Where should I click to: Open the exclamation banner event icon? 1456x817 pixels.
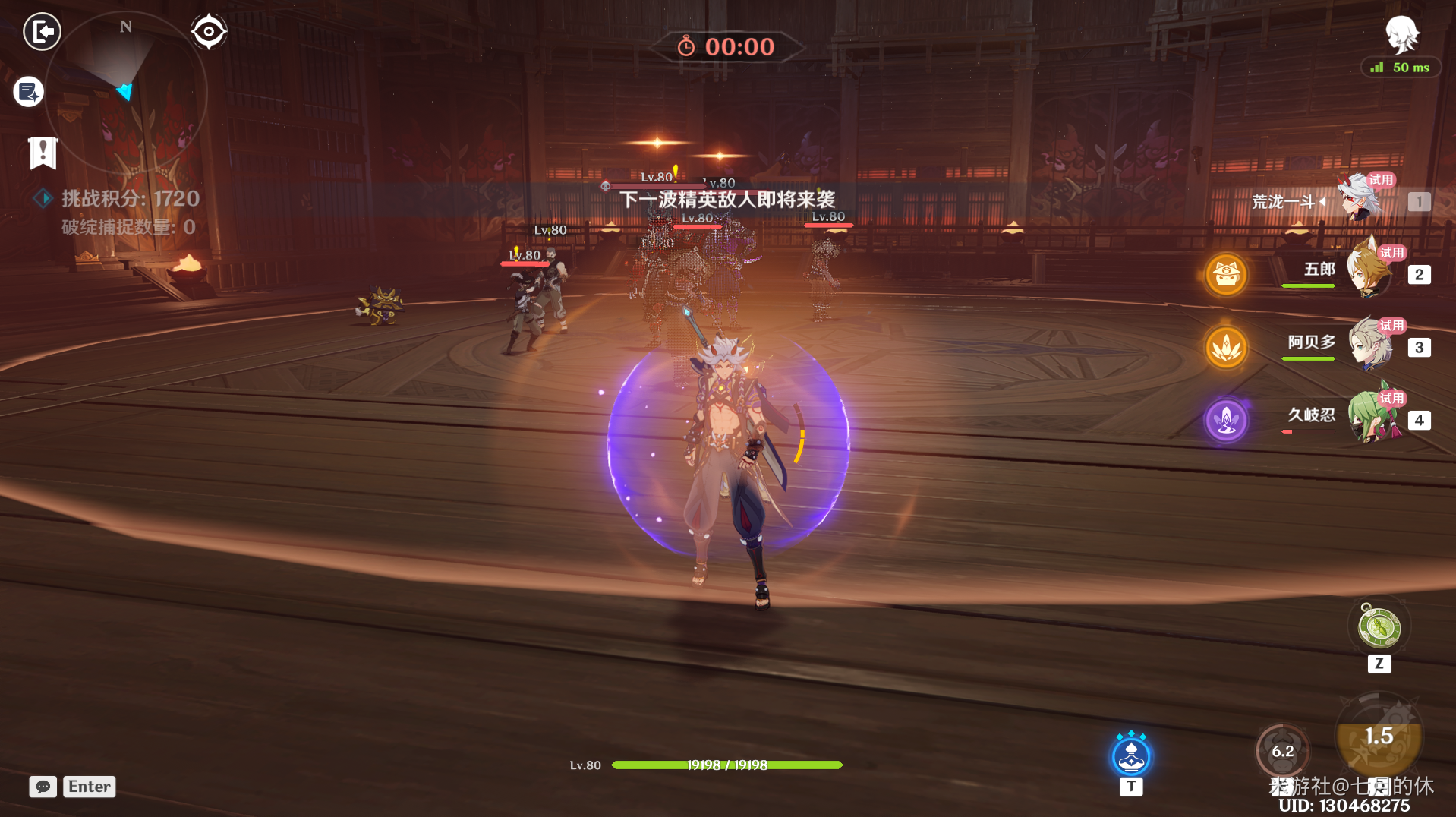[43, 153]
